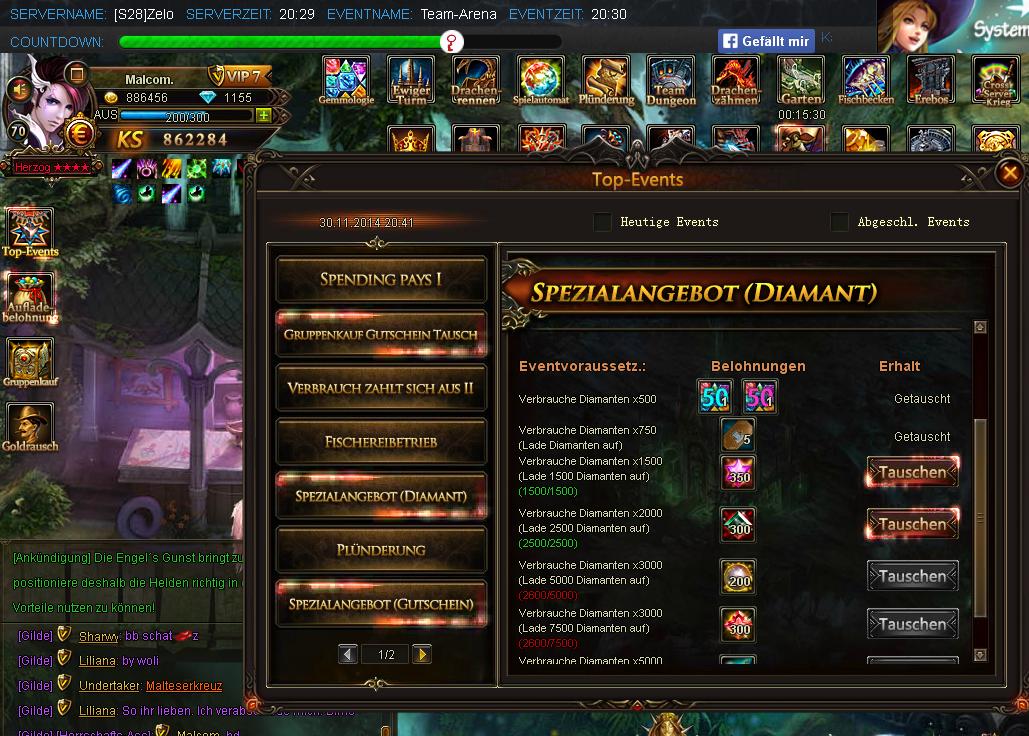Open the Gemmologie feature icon
The width and height of the screenshot is (1029, 736).
tap(346, 80)
